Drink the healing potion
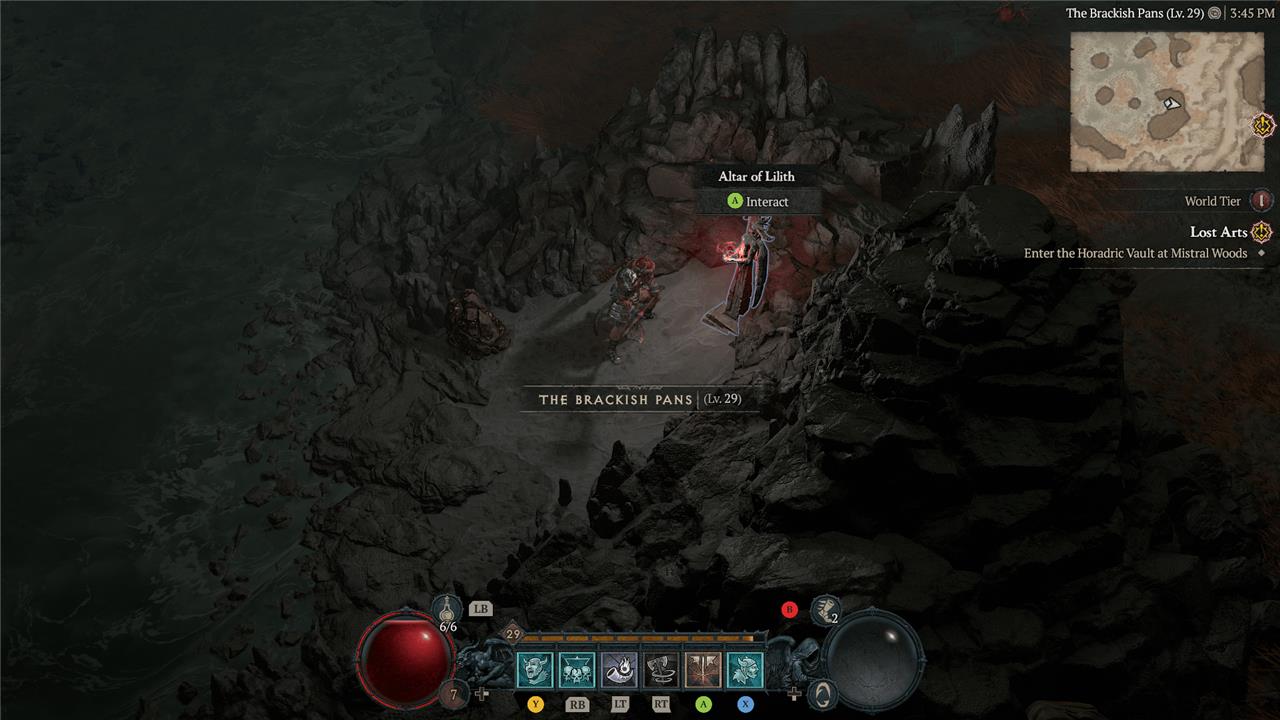1280x720 pixels. [x=447, y=609]
